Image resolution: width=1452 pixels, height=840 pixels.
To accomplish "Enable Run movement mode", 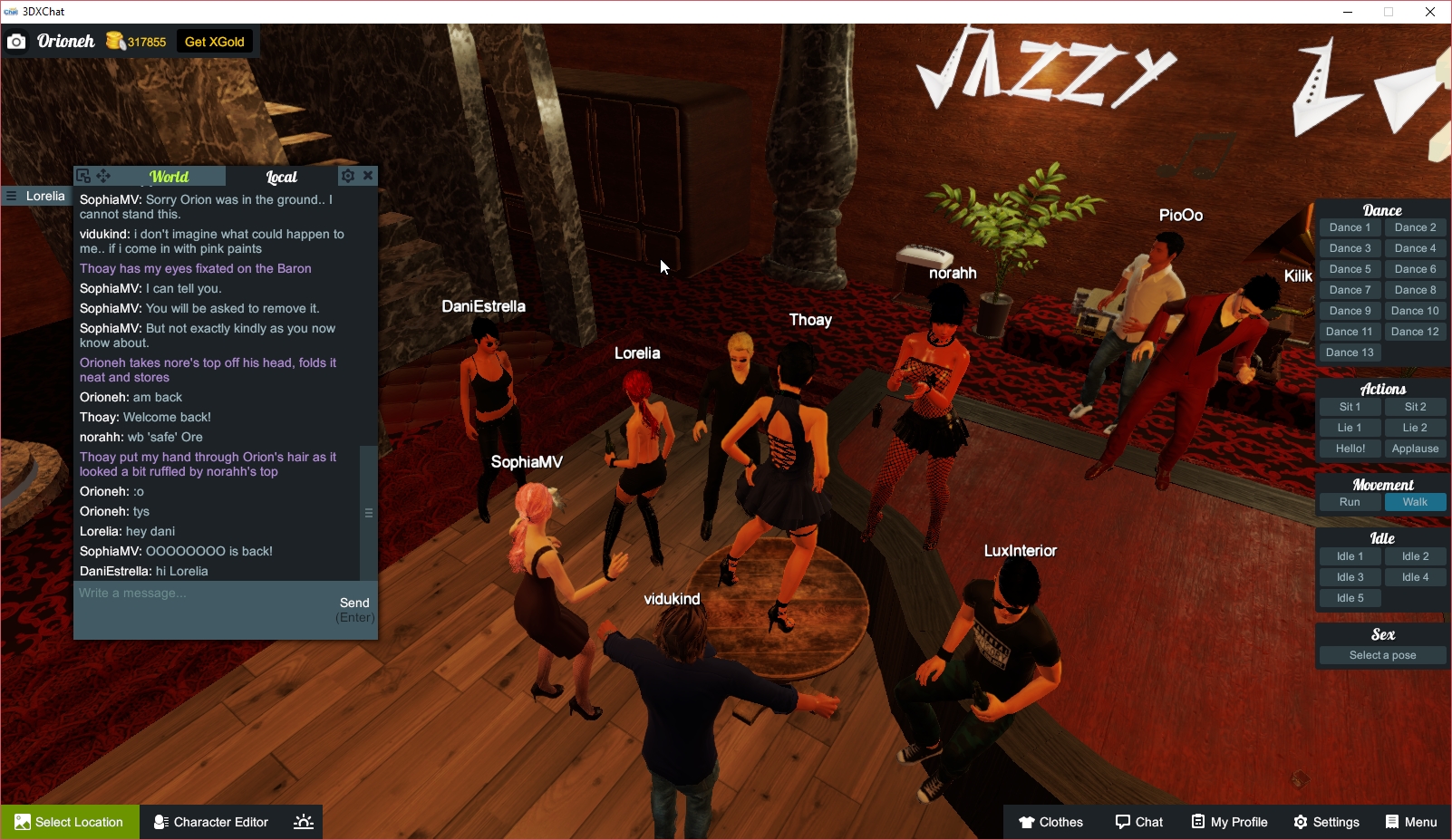I will pos(1350,502).
